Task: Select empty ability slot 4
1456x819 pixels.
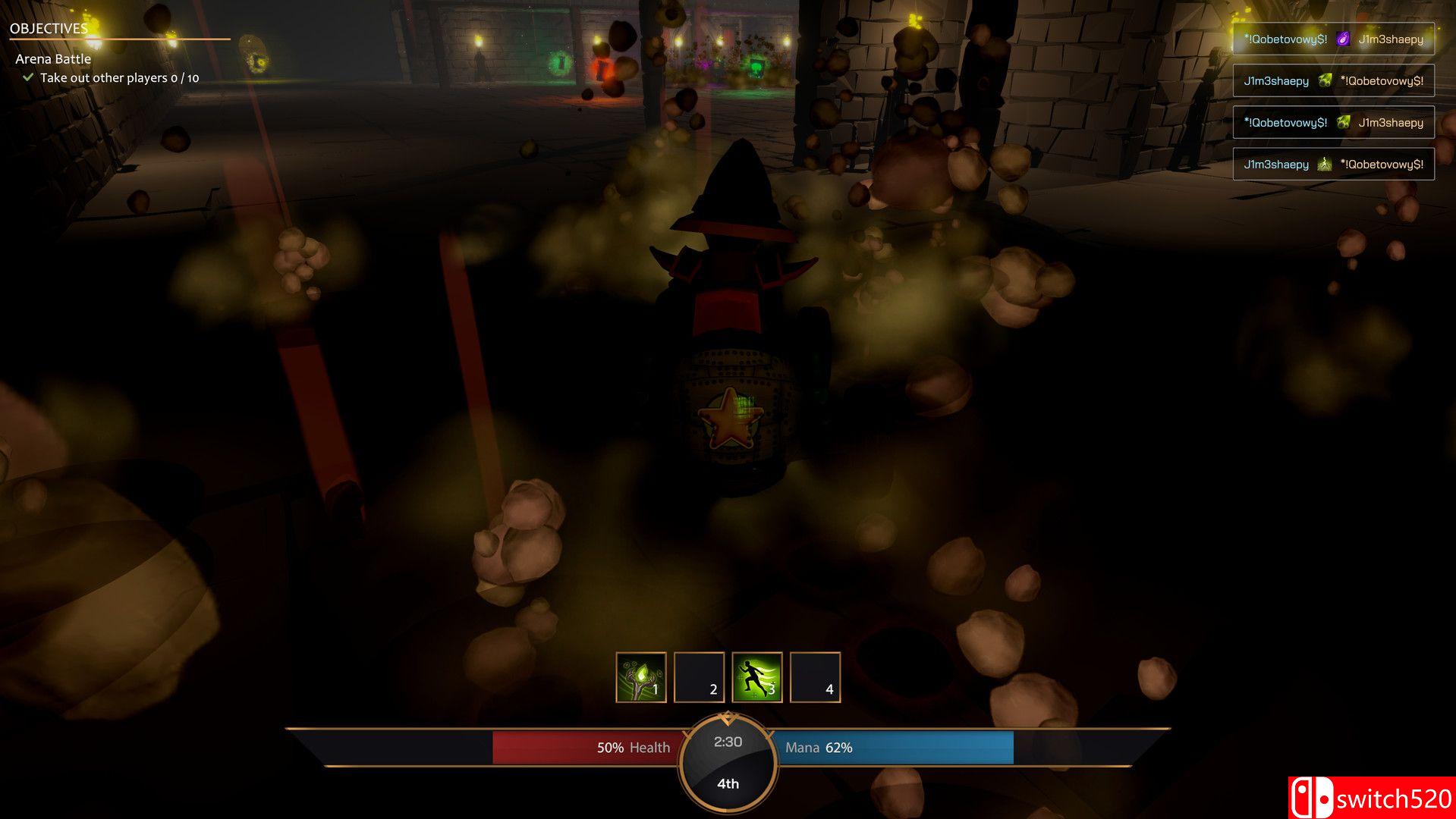Action: pyautogui.click(x=815, y=677)
